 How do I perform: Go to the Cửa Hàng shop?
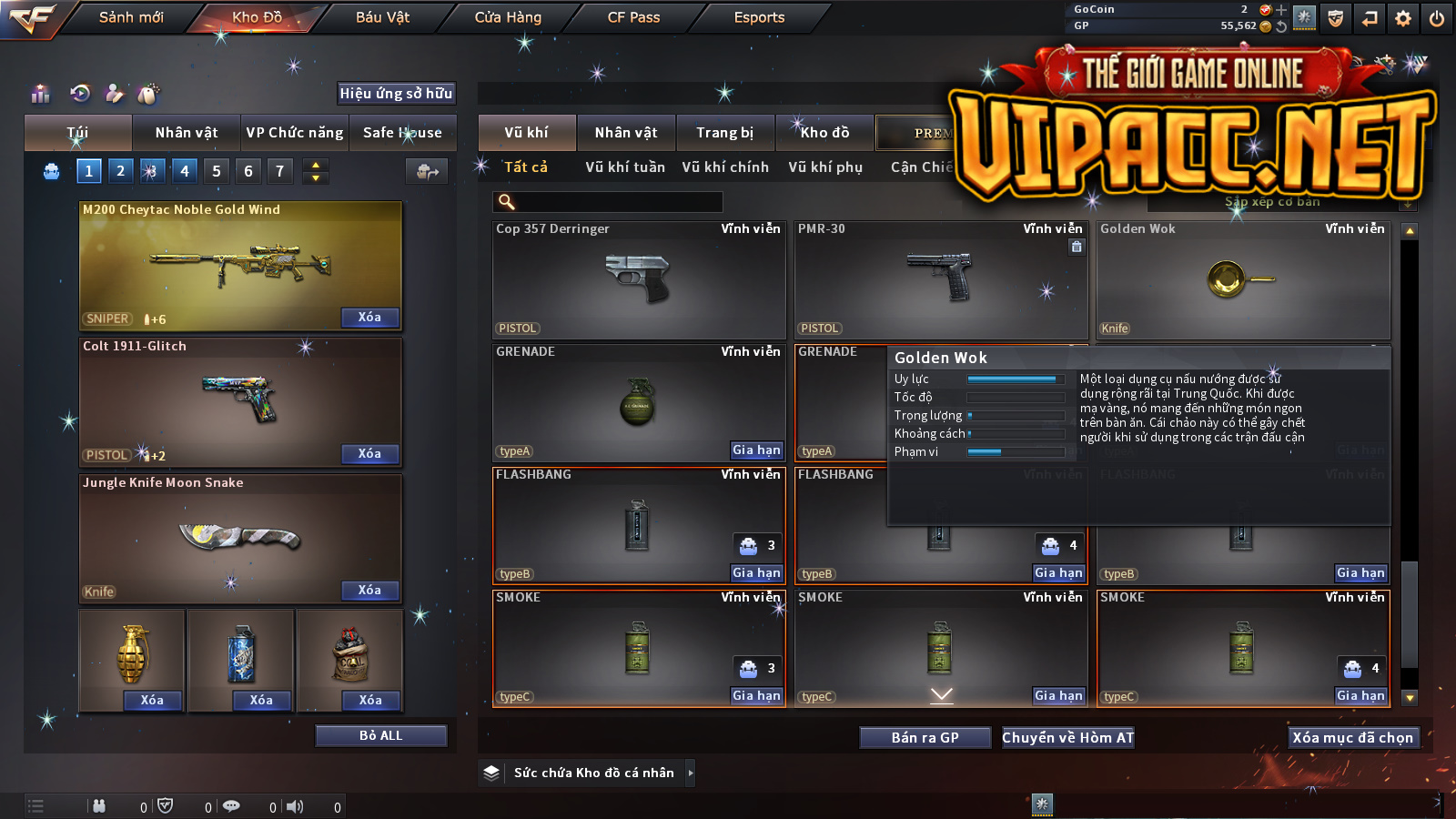tap(508, 17)
